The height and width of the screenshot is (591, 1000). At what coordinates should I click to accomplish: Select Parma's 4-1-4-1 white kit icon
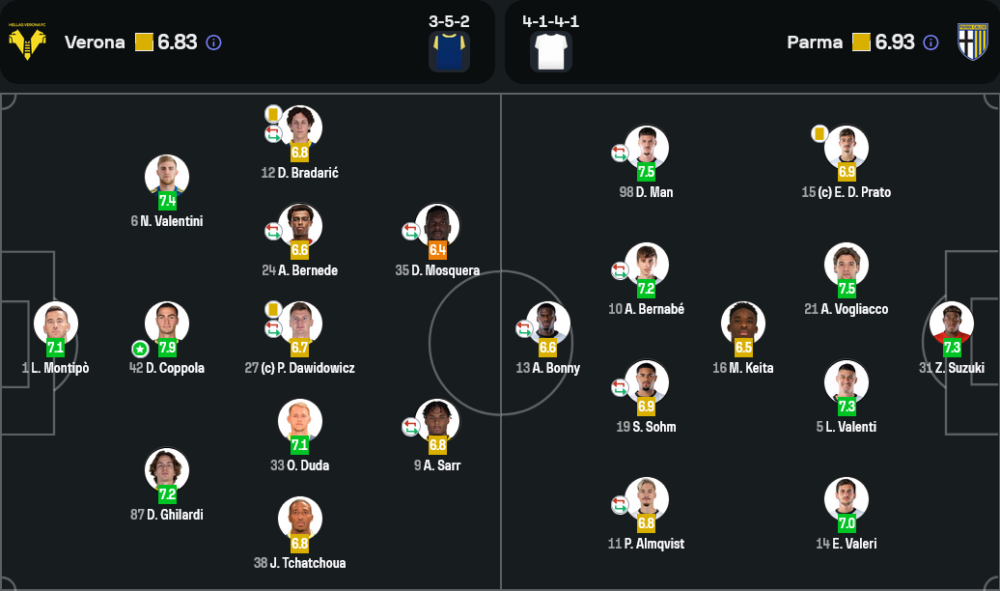pyautogui.click(x=552, y=52)
